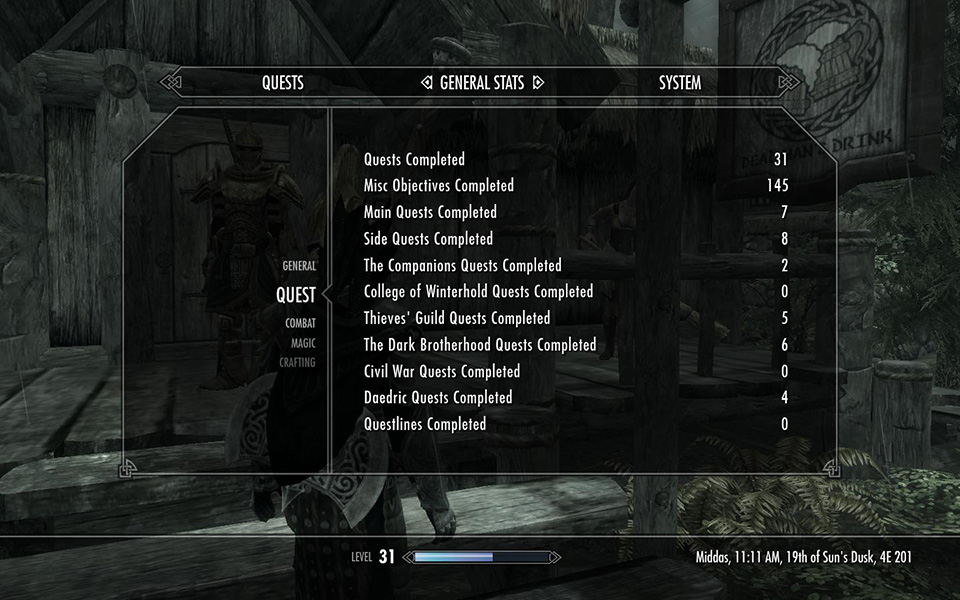The image size is (960, 600).
Task: Choose the Magic stats category
Action: tap(303, 343)
